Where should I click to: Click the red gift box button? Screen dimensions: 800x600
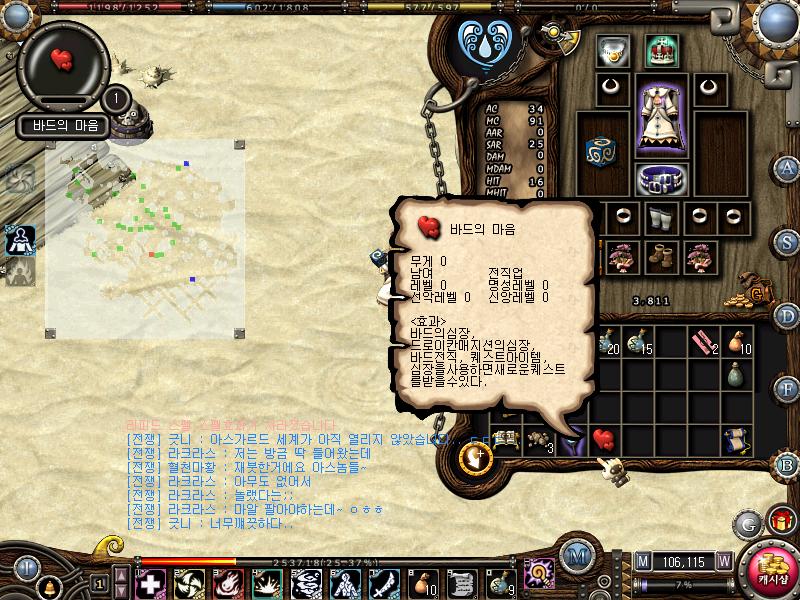(x=780, y=520)
